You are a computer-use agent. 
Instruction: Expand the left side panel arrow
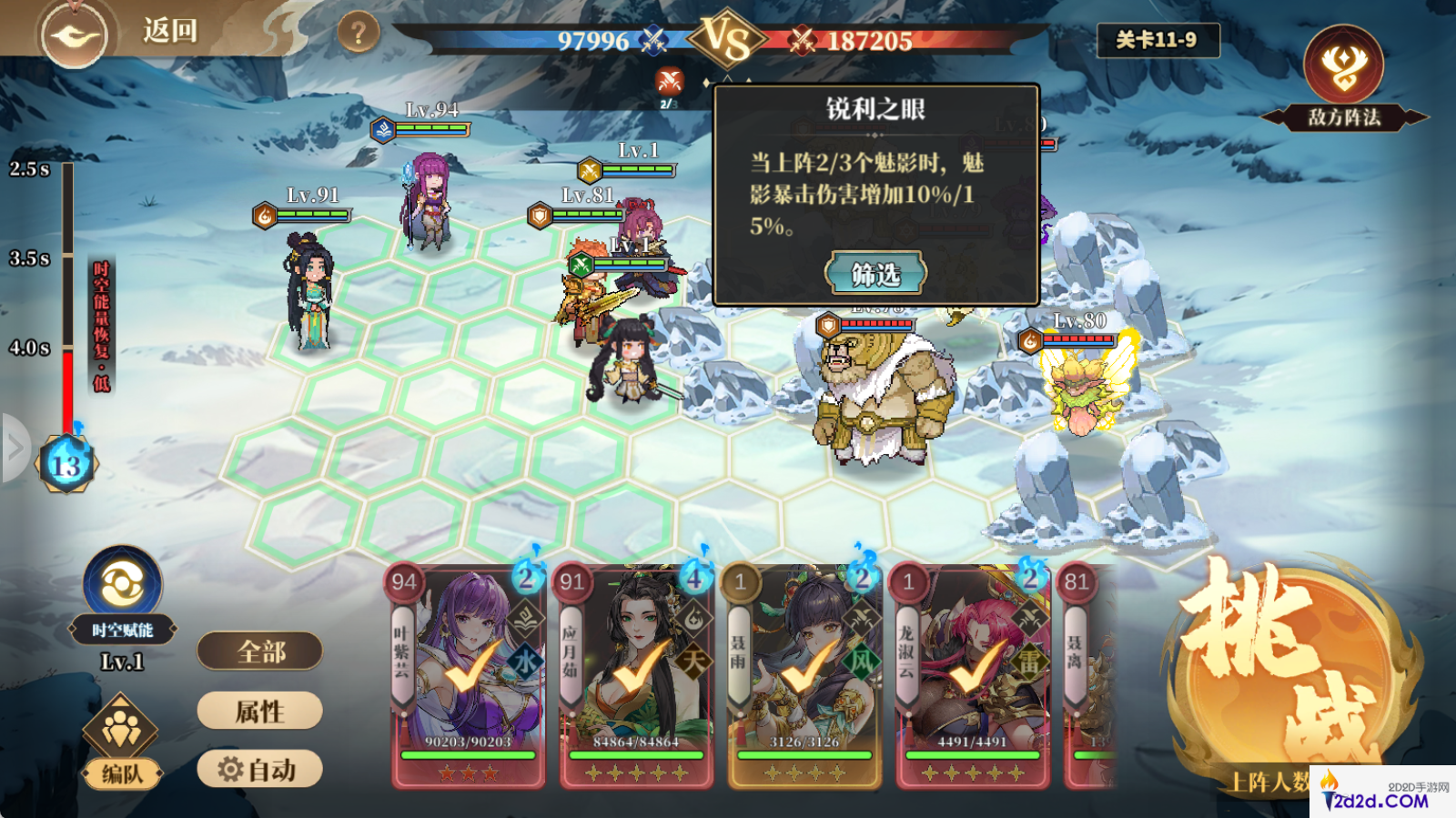click(15, 447)
